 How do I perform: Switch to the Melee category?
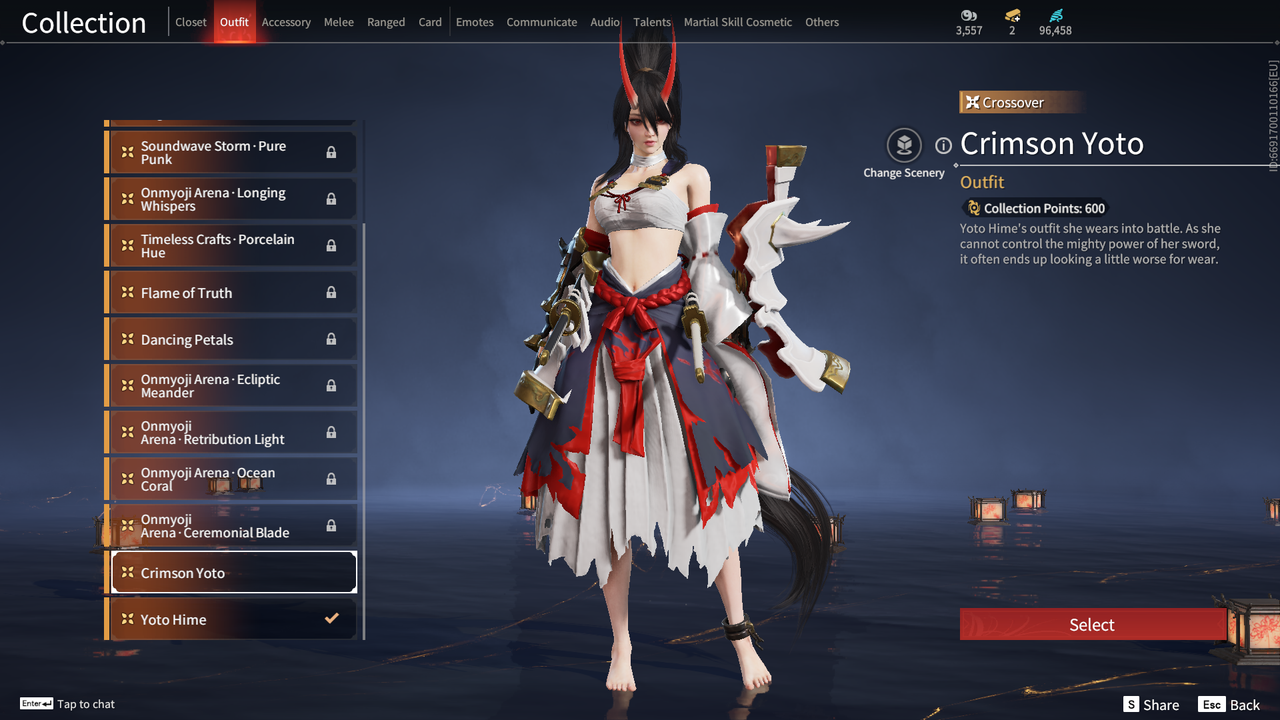[339, 22]
